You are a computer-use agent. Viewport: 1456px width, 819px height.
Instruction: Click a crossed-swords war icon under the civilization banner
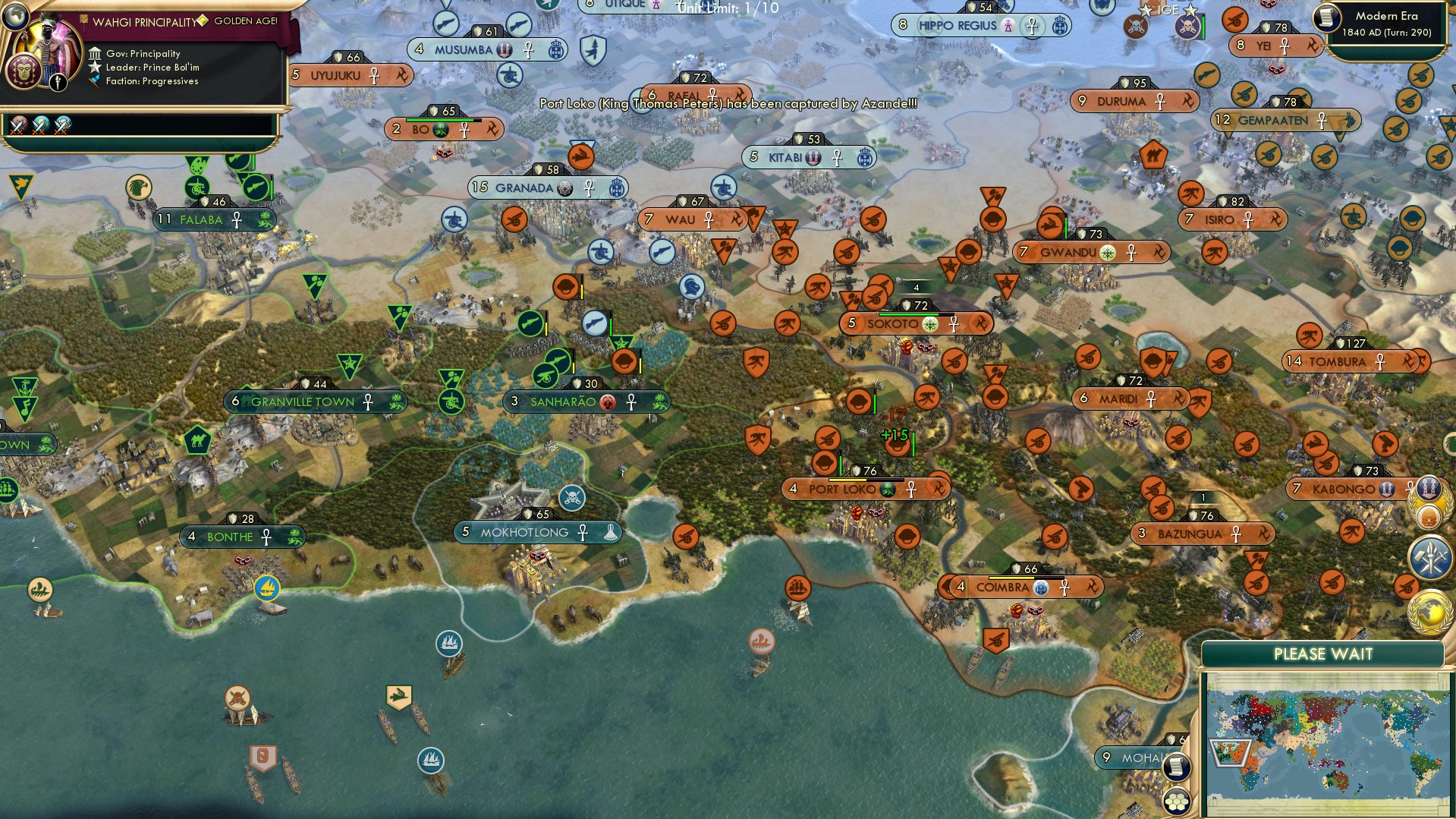click(x=19, y=125)
